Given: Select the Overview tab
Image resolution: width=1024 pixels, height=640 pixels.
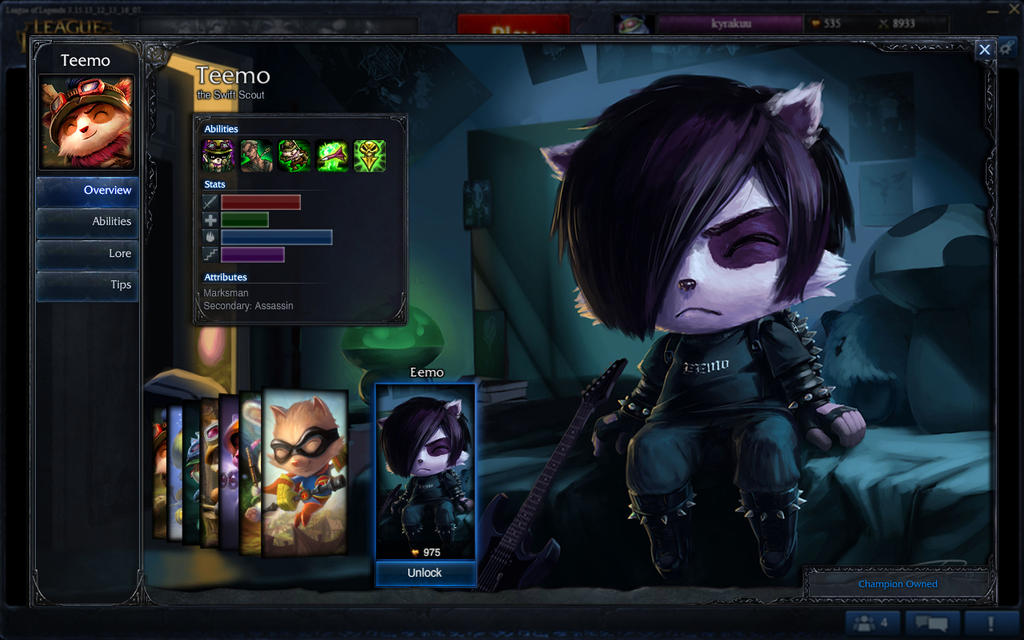Looking at the screenshot, I should tap(88, 190).
